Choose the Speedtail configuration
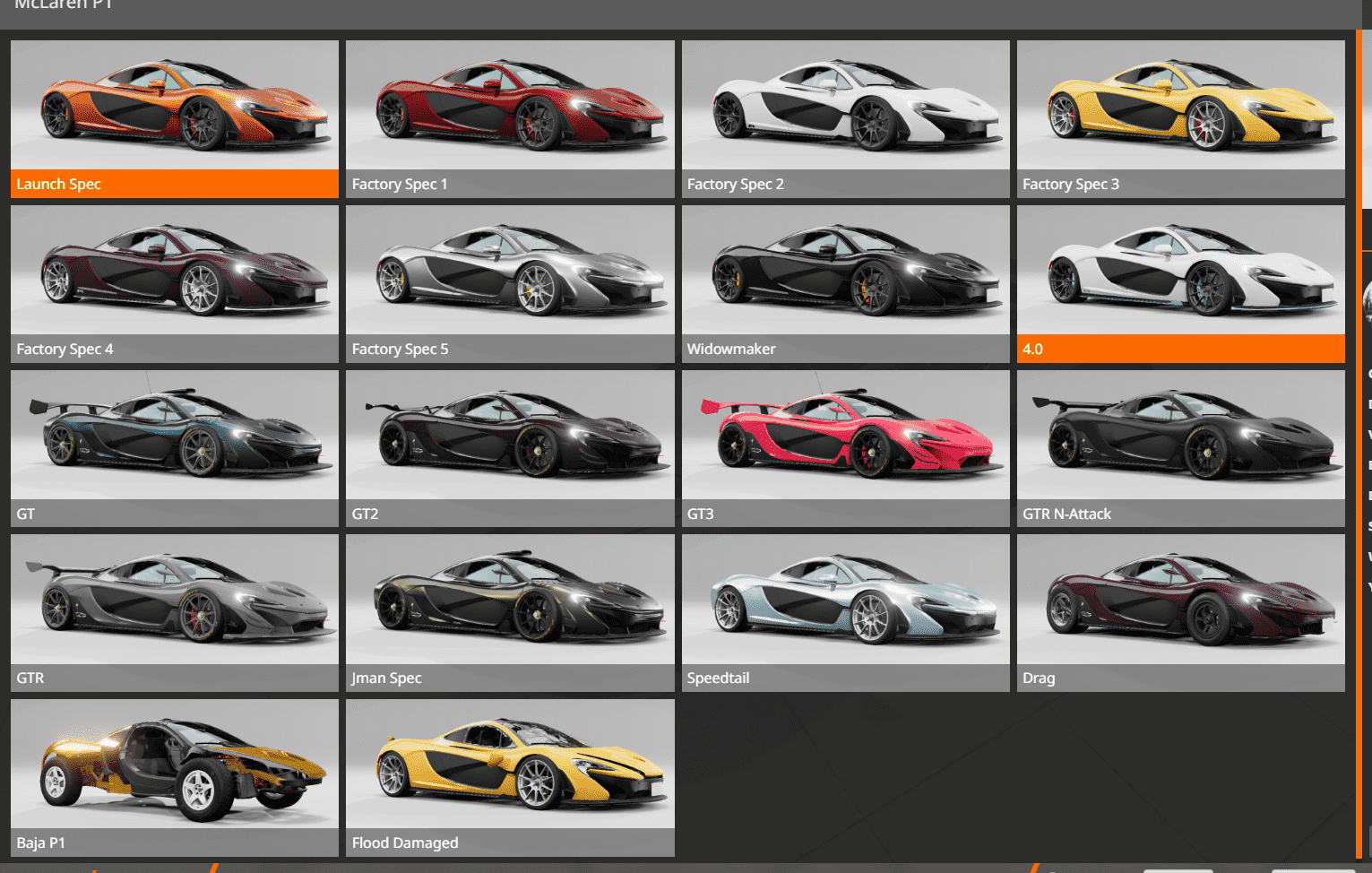This screenshot has width=1372, height=873. pos(845,612)
